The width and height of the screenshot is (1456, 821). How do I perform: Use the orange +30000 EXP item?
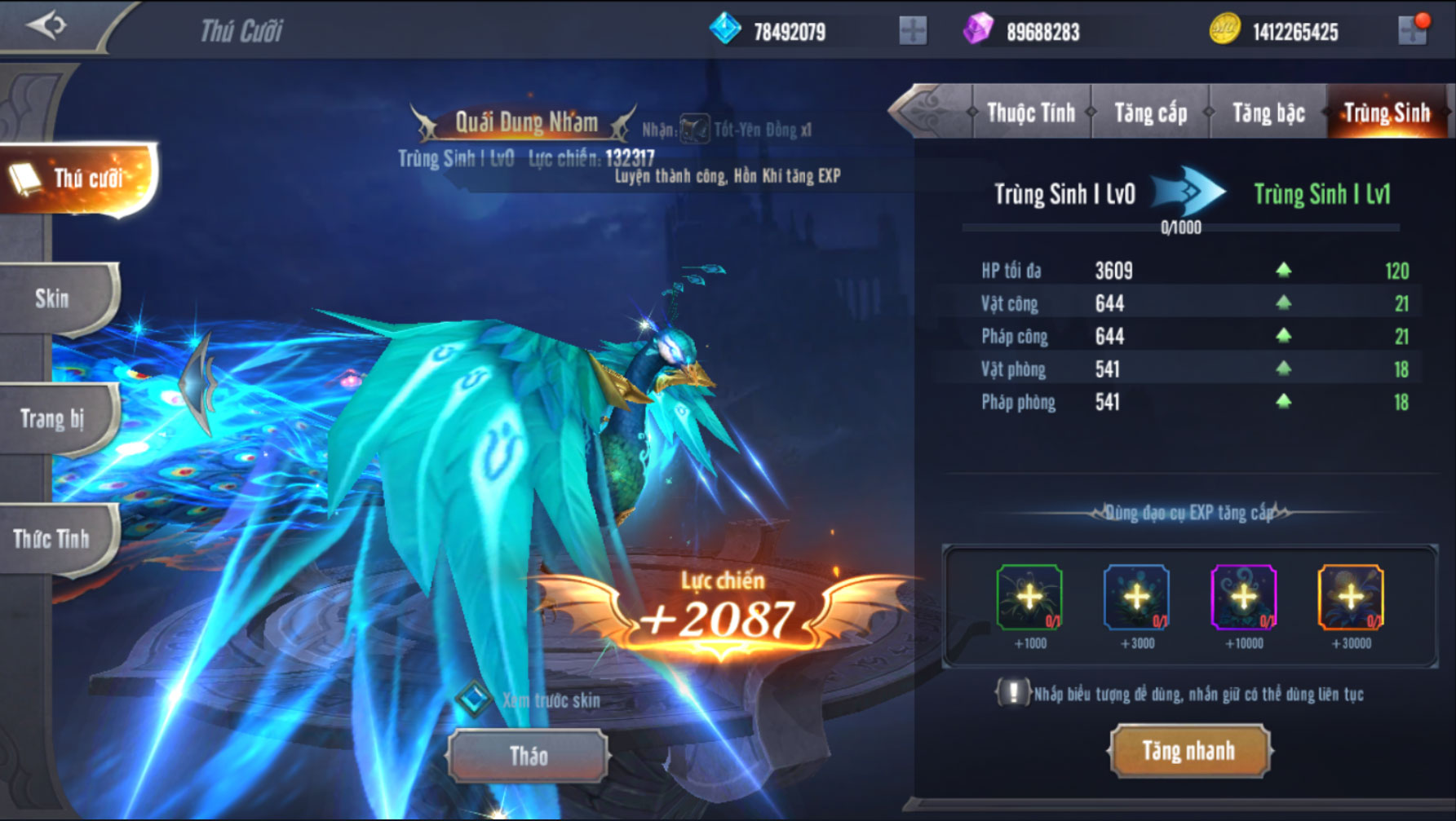click(x=1350, y=598)
